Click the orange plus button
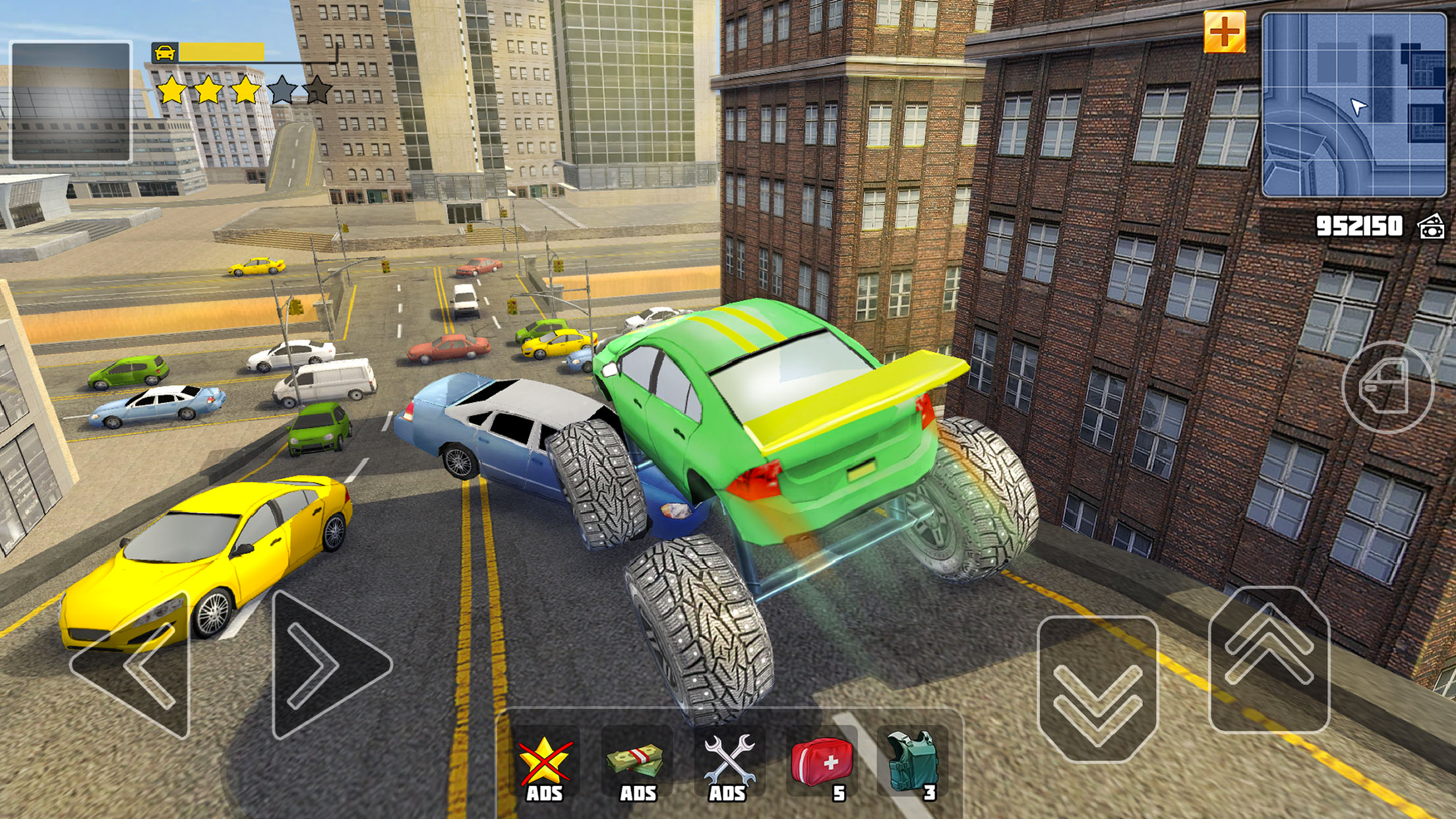The width and height of the screenshot is (1456, 819). (x=1224, y=32)
